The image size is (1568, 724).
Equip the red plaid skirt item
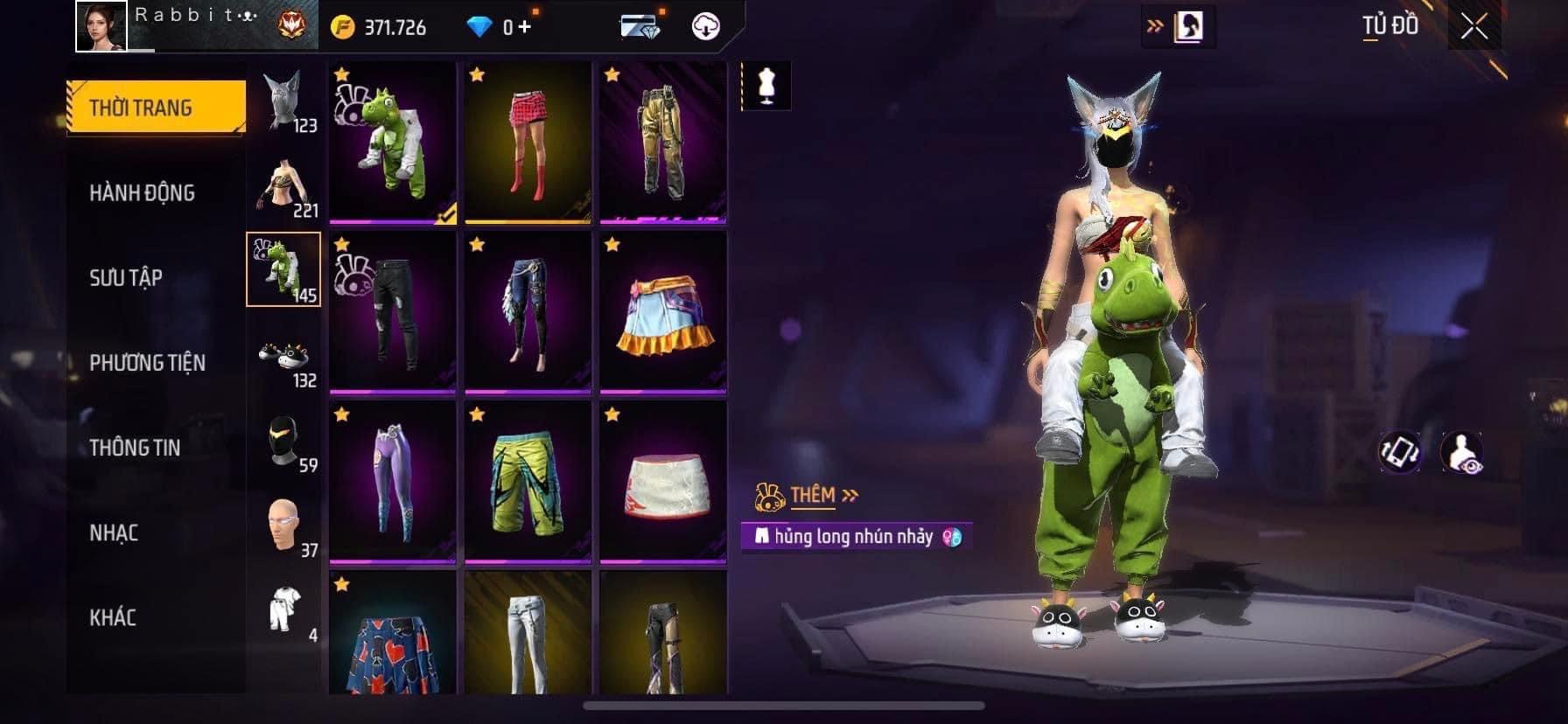coord(528,143)
